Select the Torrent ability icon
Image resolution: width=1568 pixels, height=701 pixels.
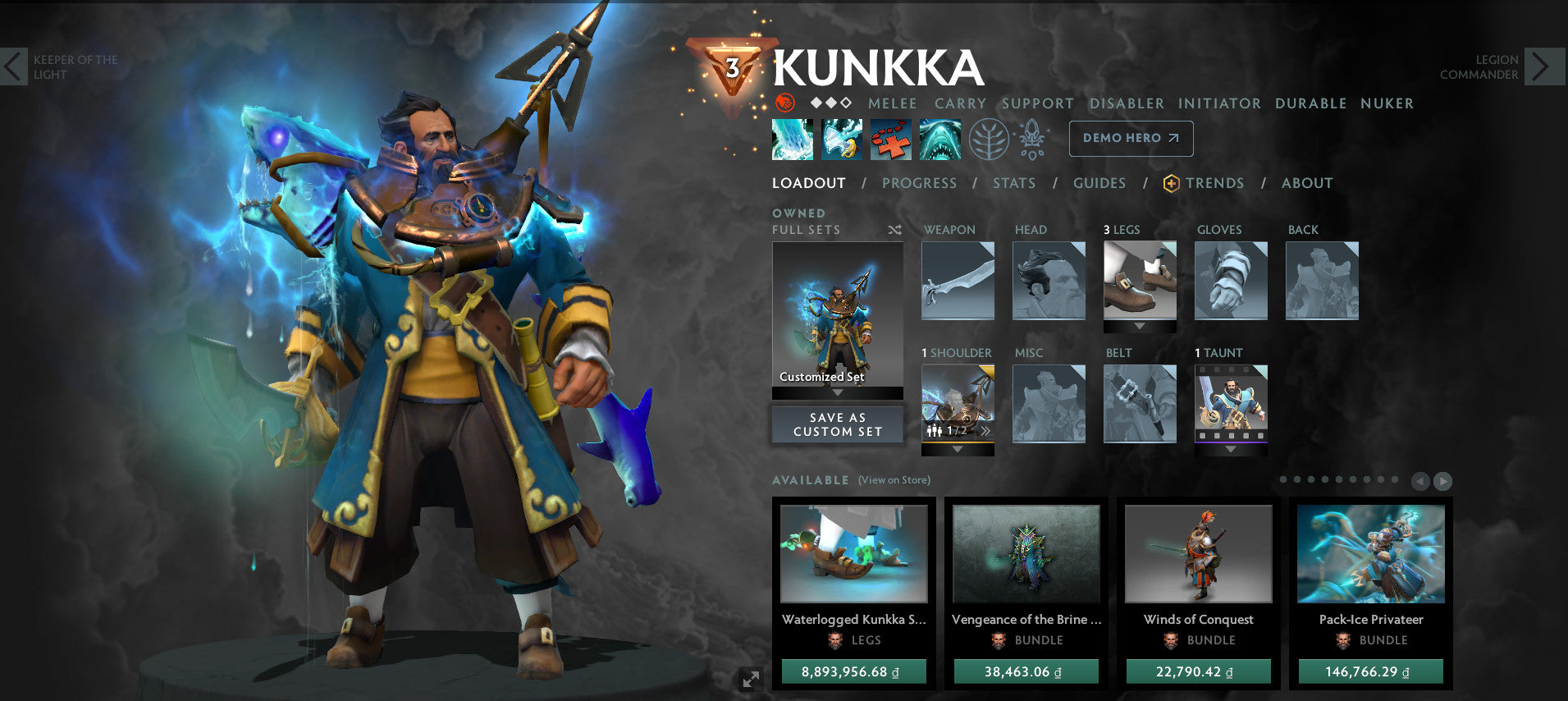point(792,140)
